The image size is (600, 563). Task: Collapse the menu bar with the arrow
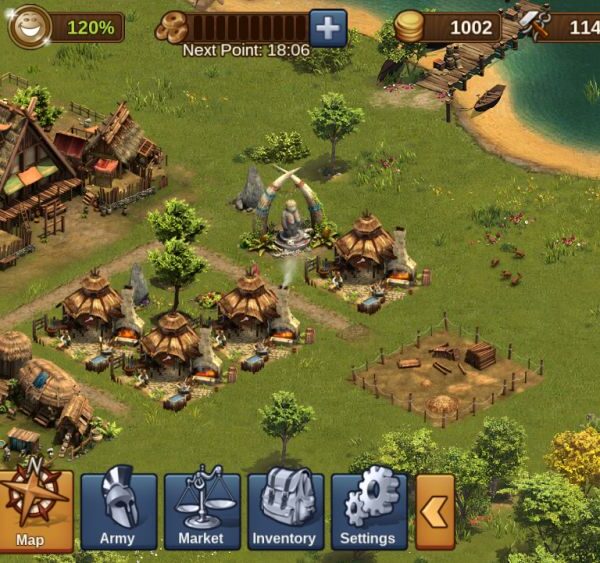[x=434, y=511]
